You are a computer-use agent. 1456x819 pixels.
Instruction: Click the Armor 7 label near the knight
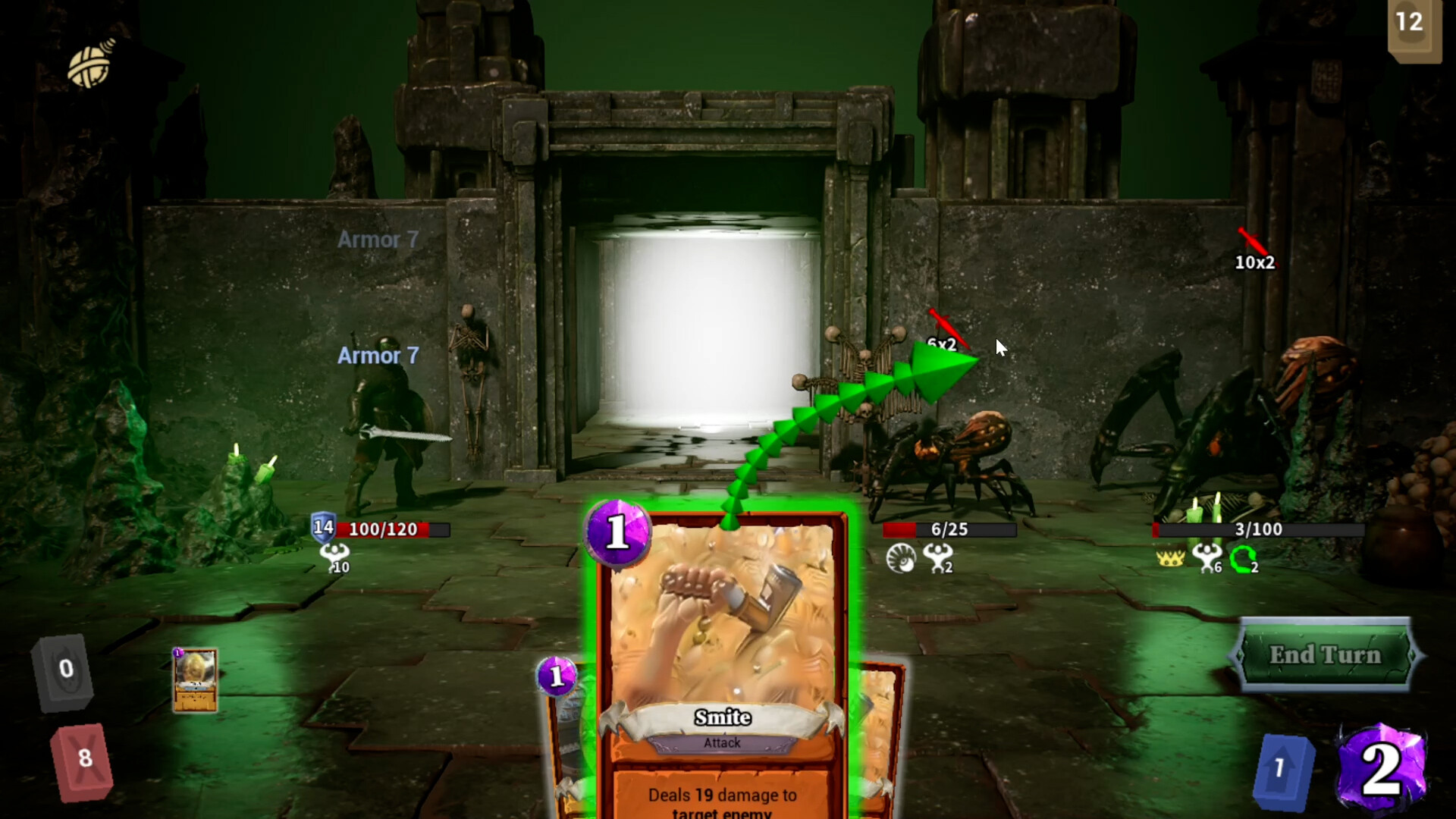pos(377,356)
